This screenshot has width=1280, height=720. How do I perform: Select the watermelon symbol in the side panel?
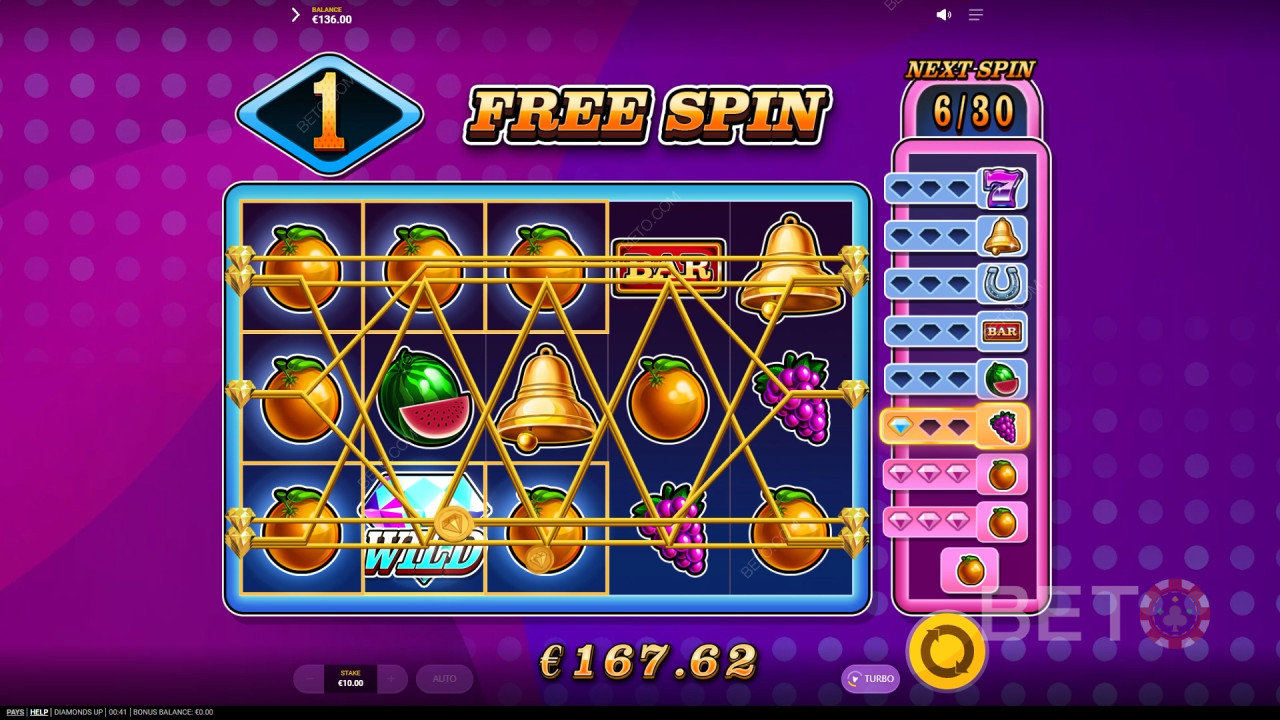[1002, 379]
